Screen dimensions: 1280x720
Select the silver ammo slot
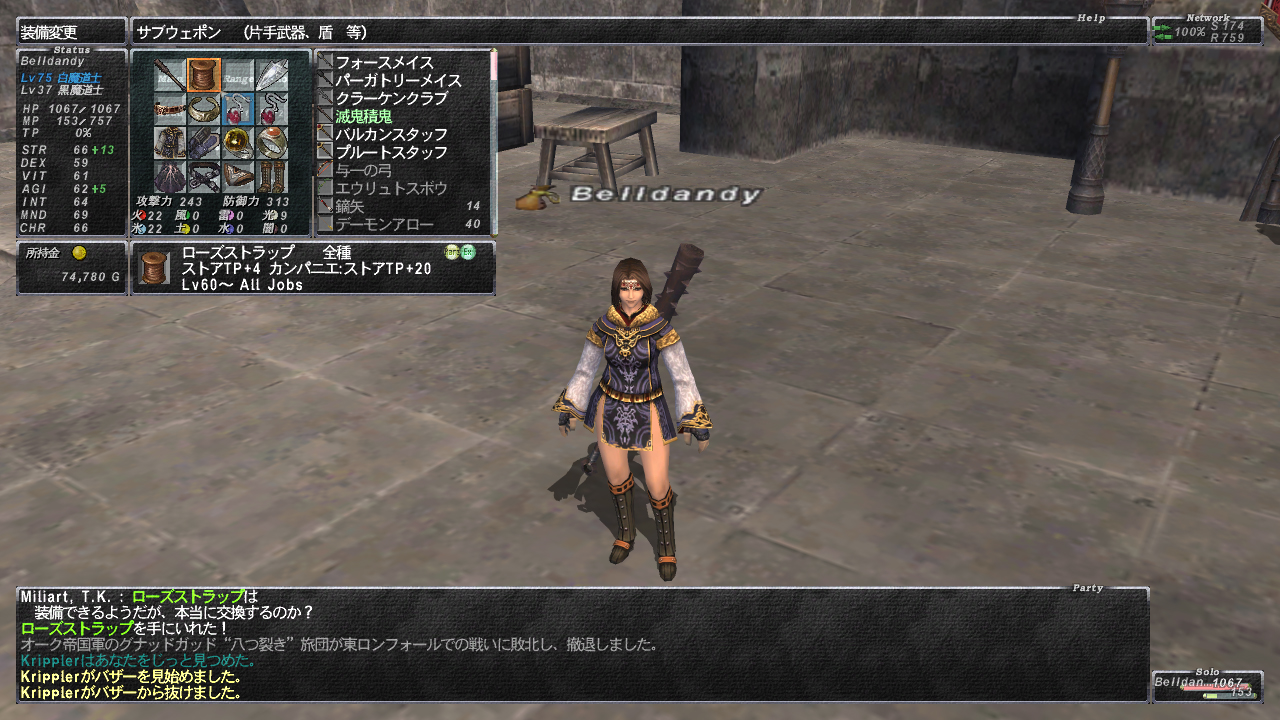point(271,75)
